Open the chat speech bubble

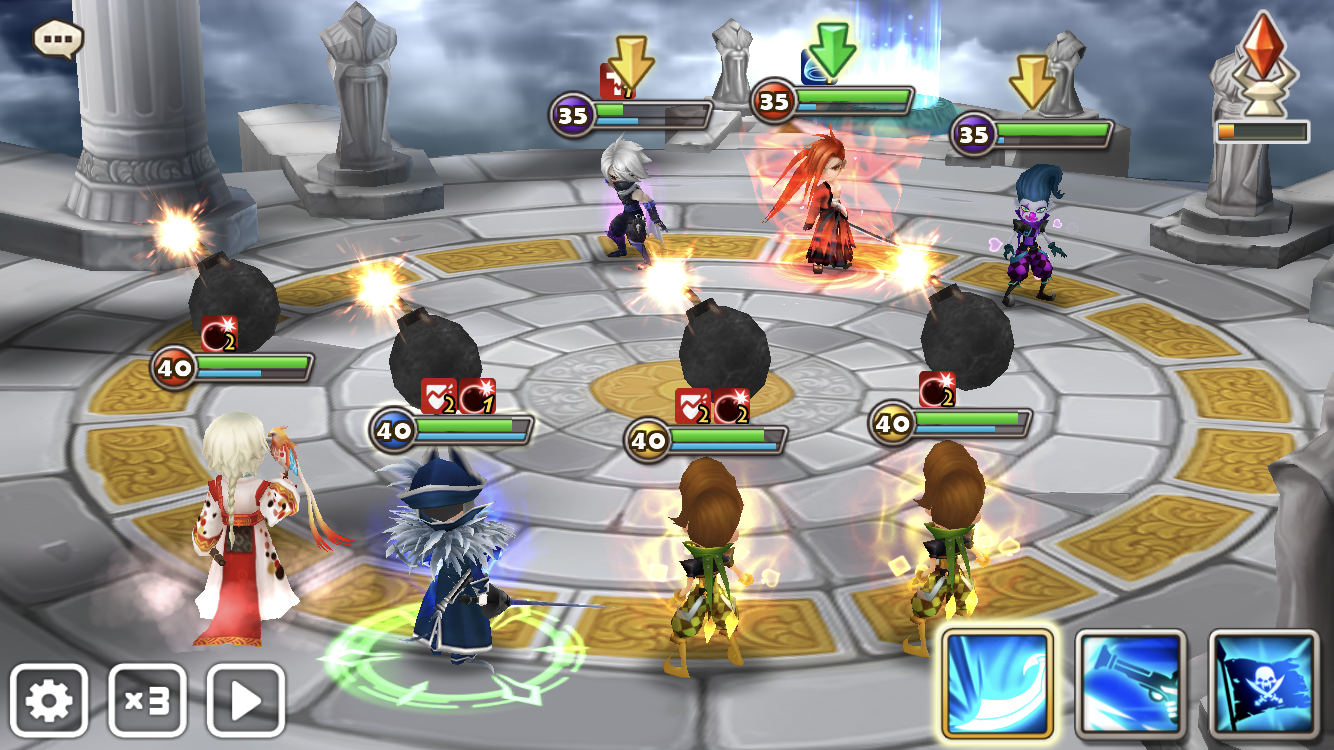58,39
